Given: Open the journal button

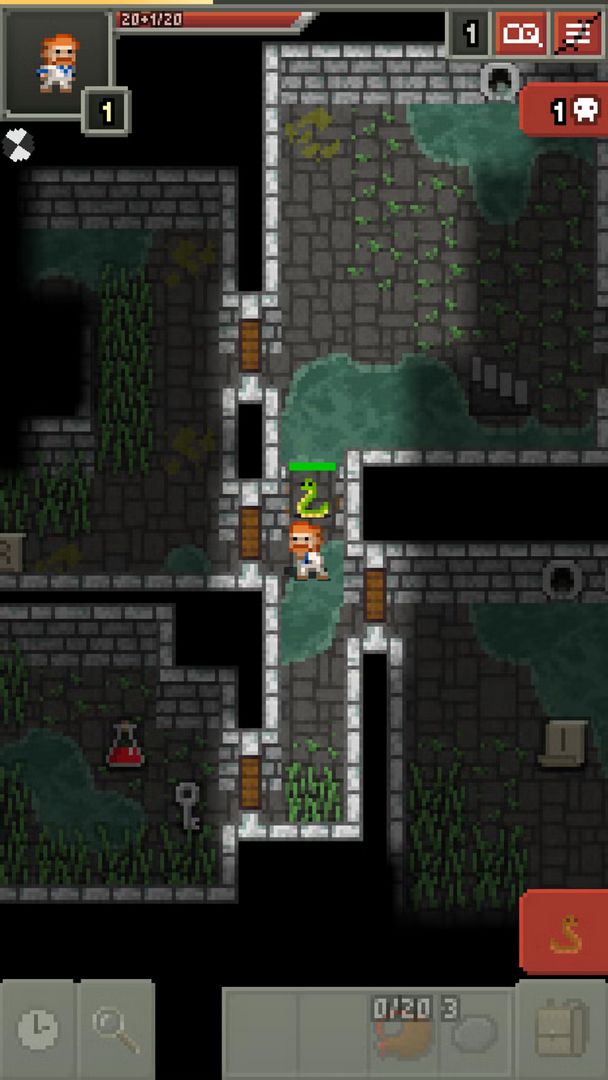Looking at the screenshot, I should pos(521,35).
